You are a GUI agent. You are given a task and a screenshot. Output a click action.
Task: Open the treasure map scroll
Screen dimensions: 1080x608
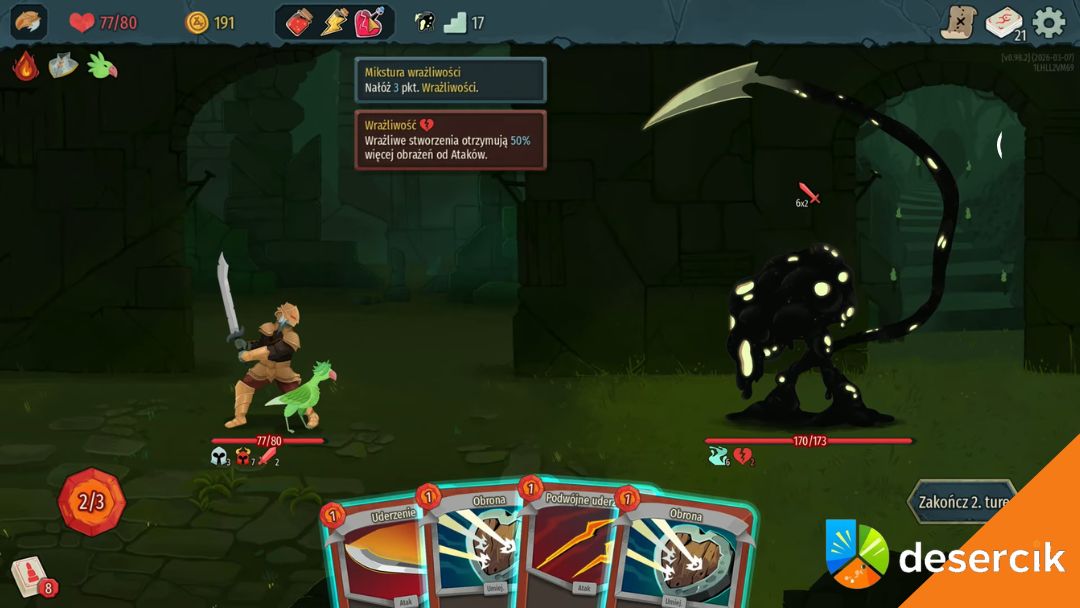(x=957, y=22)
